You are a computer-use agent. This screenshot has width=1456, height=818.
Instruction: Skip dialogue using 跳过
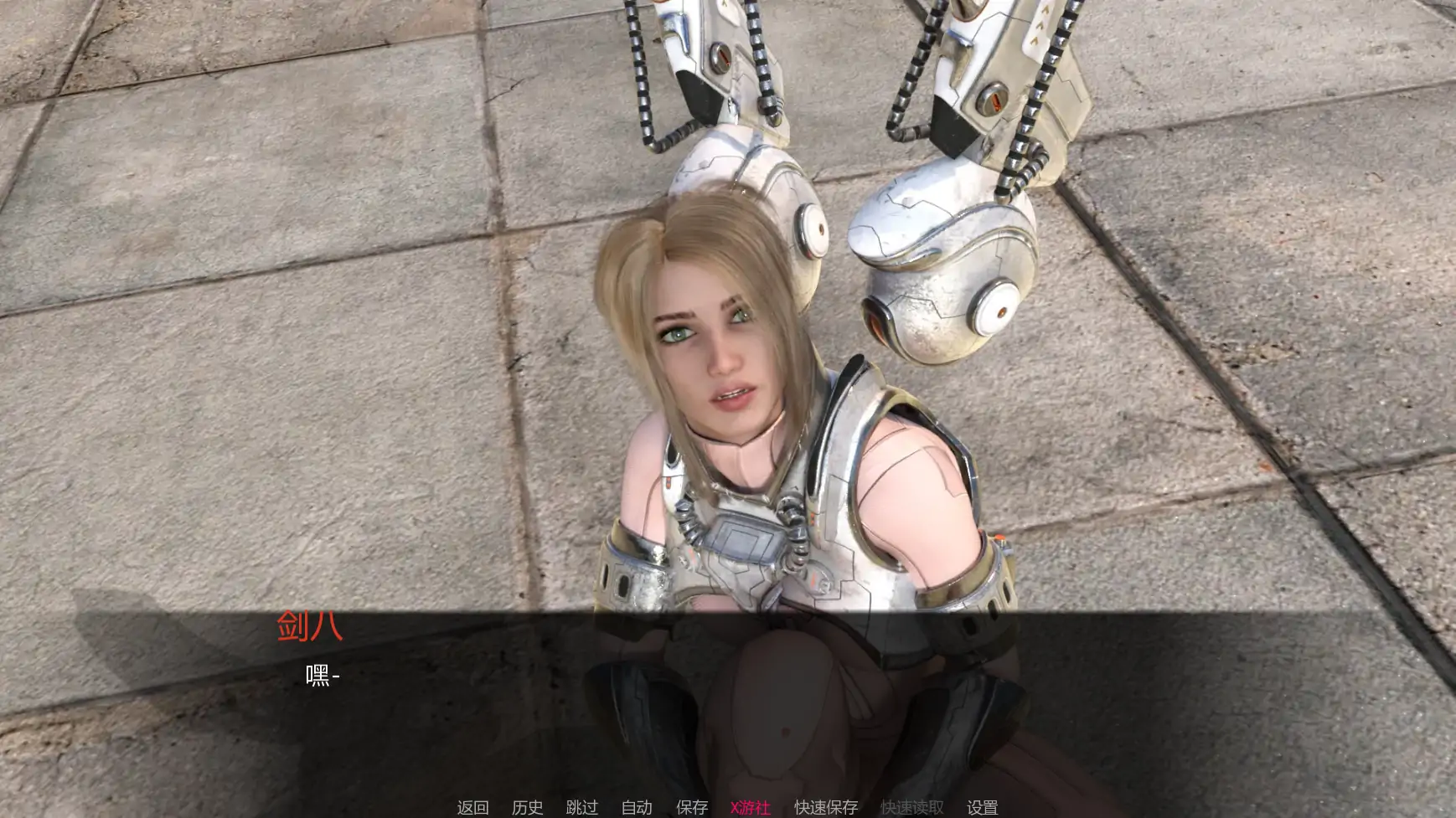tap(581, 807)
